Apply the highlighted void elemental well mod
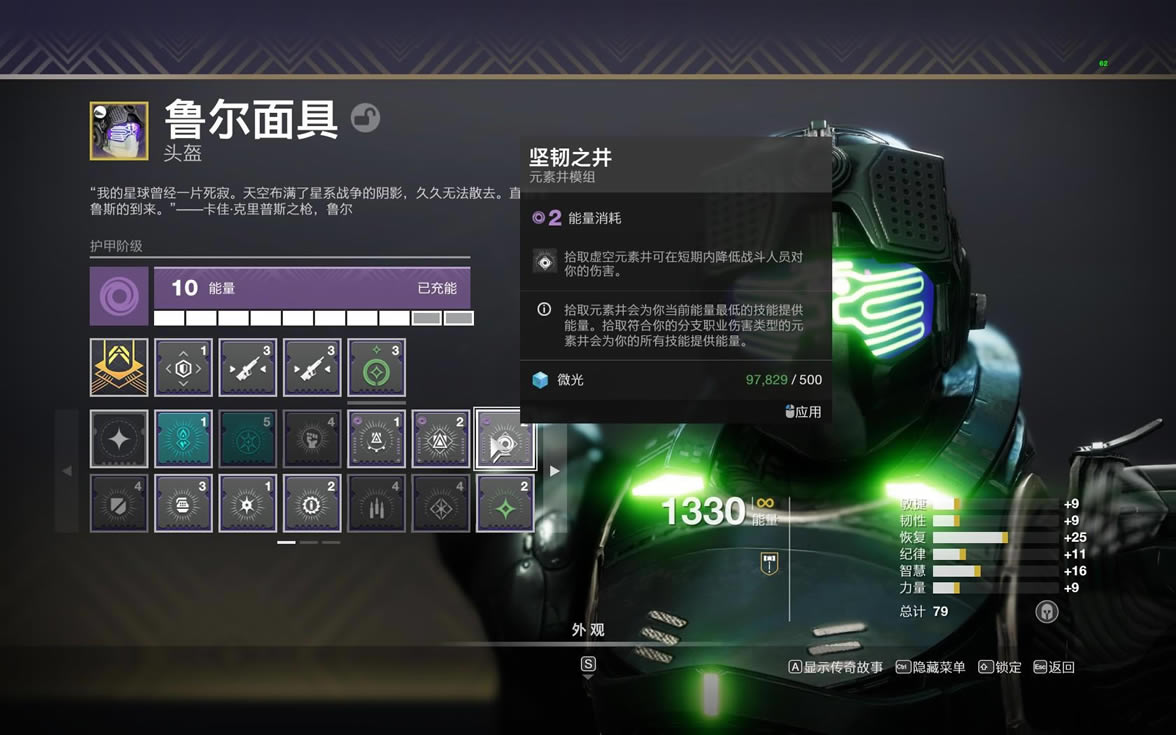The image size is (1176, 735). pyautogui.click(x=505, y=439)
